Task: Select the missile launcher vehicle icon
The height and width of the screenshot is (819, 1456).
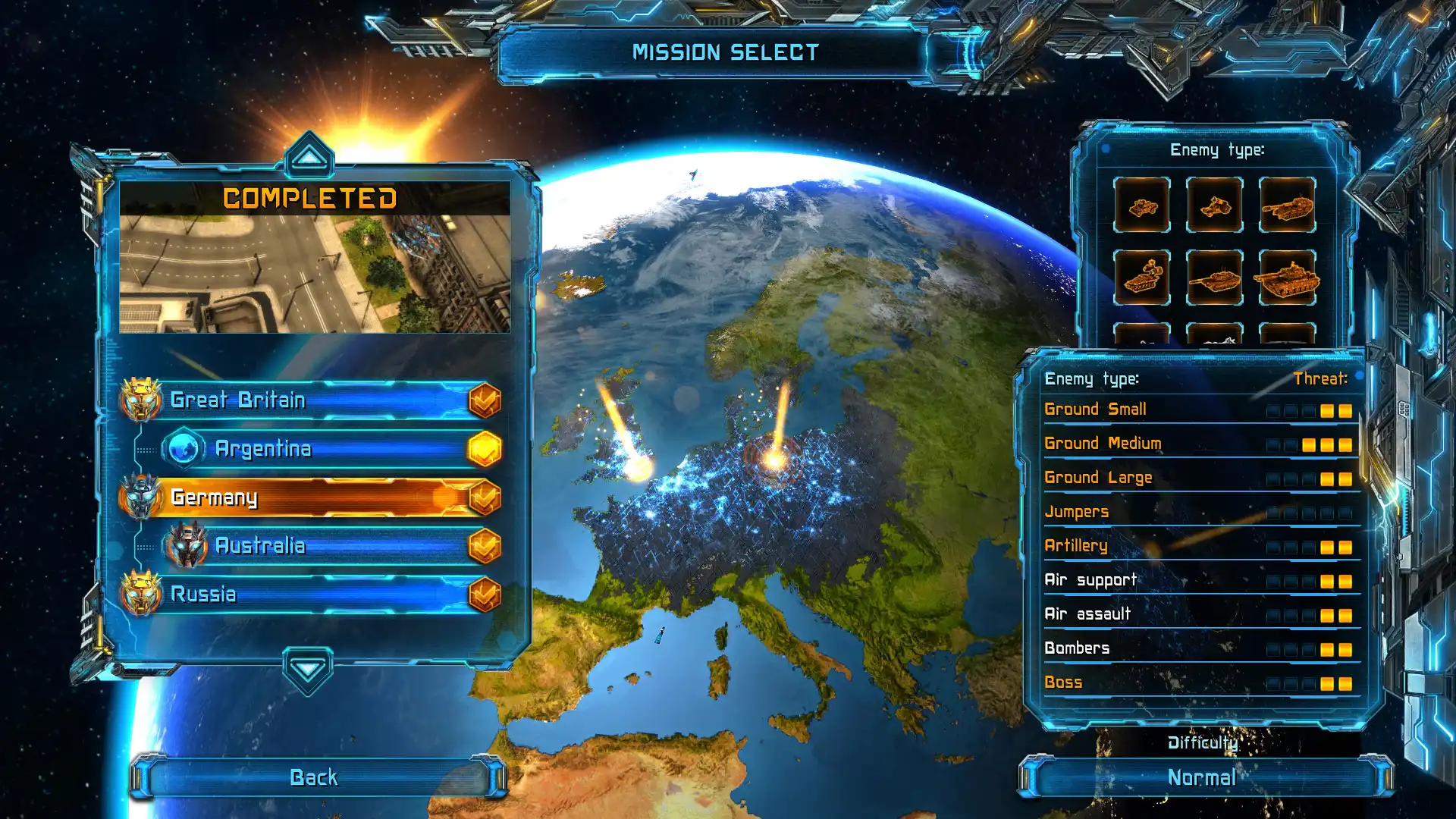Action: (1141, 279)
